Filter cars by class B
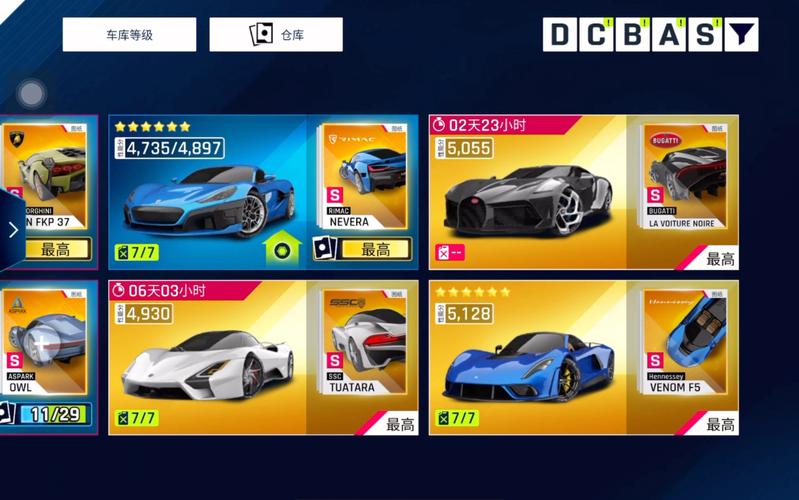Screen dimensions: 799x500 click(633, 35)
